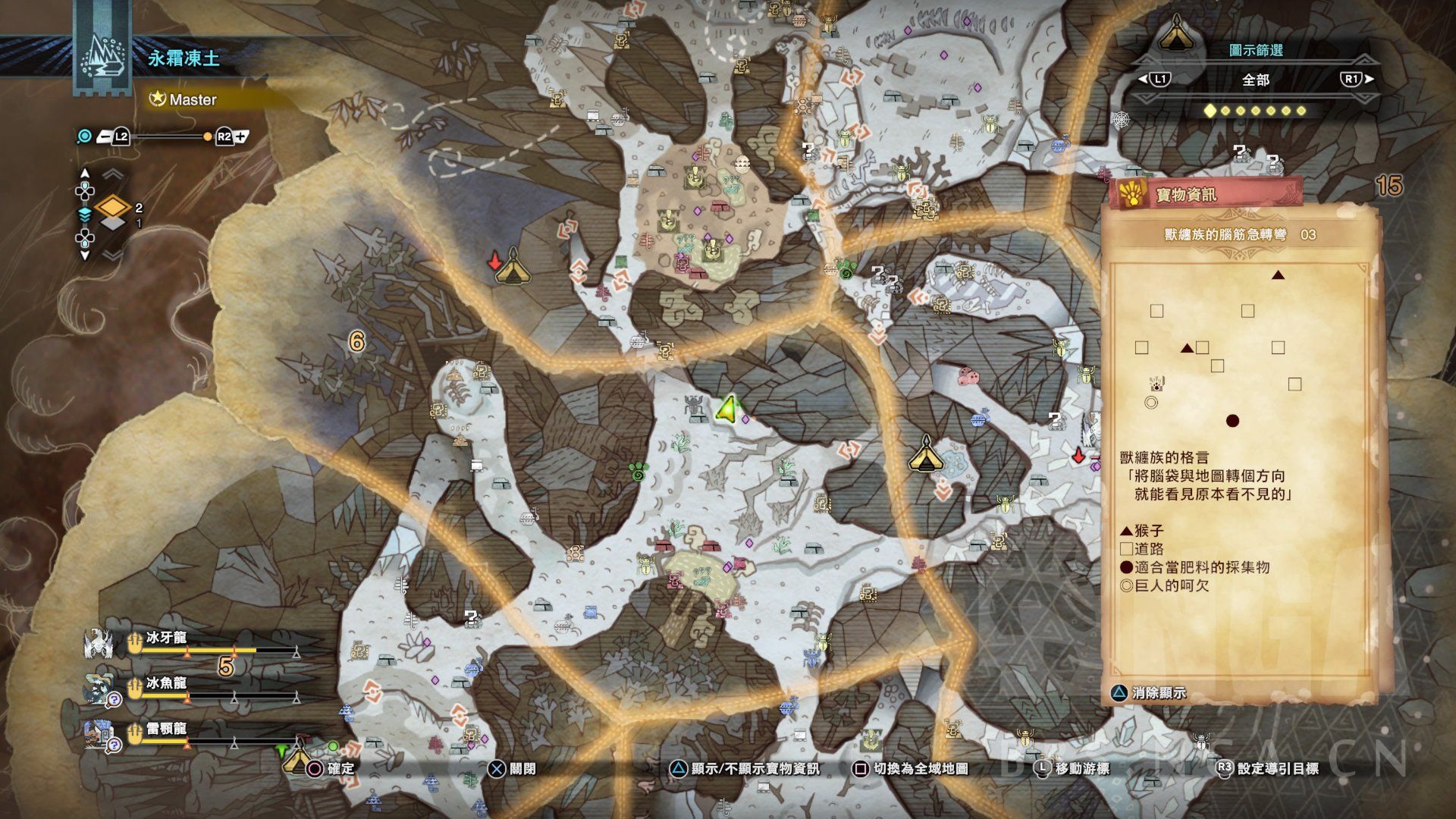
Task: Select the area 15 number marker
Action: click(x=1389, y=185)
